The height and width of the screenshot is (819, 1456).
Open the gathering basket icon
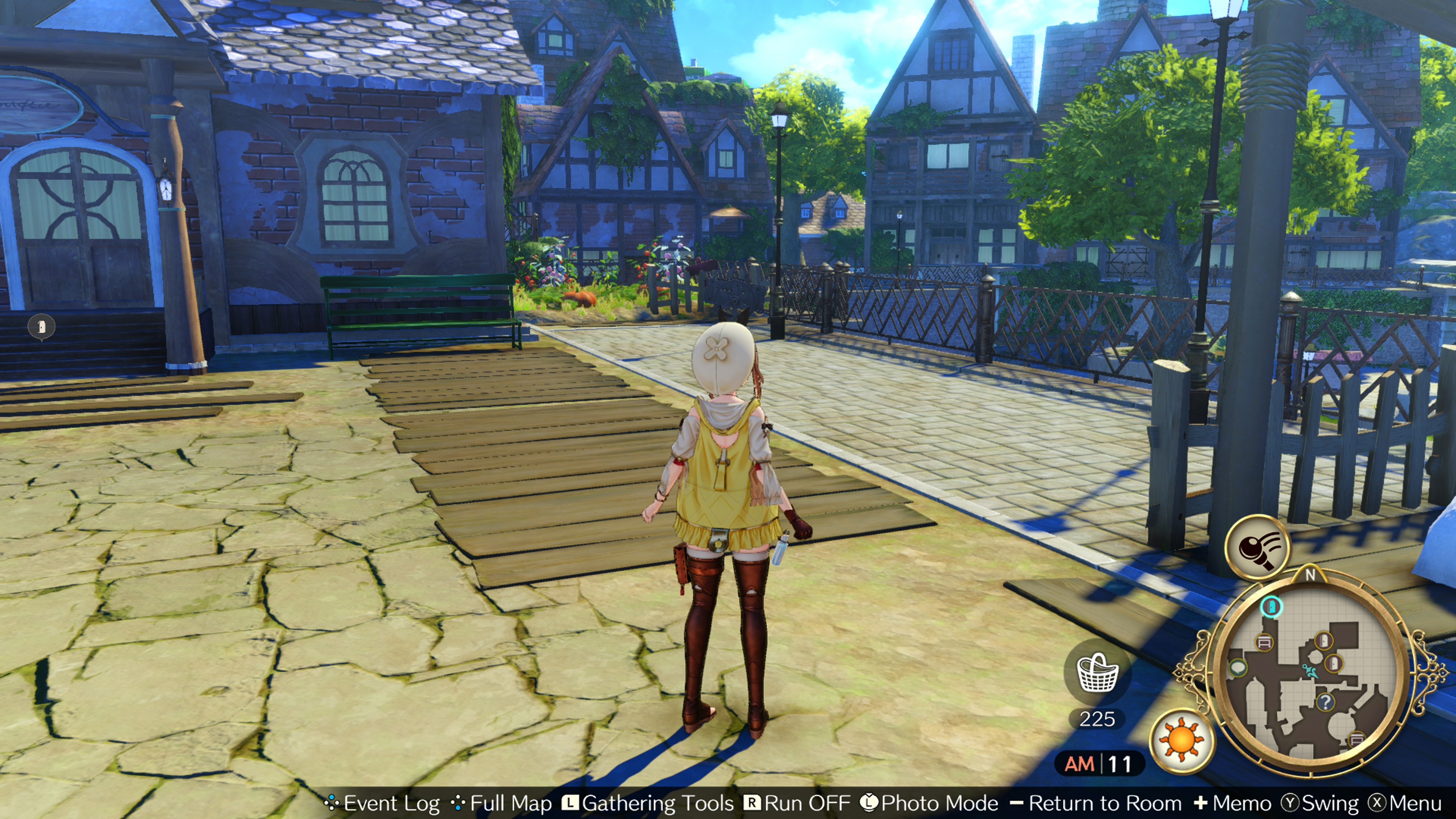pyautogui.click(x=1097, y=673)
